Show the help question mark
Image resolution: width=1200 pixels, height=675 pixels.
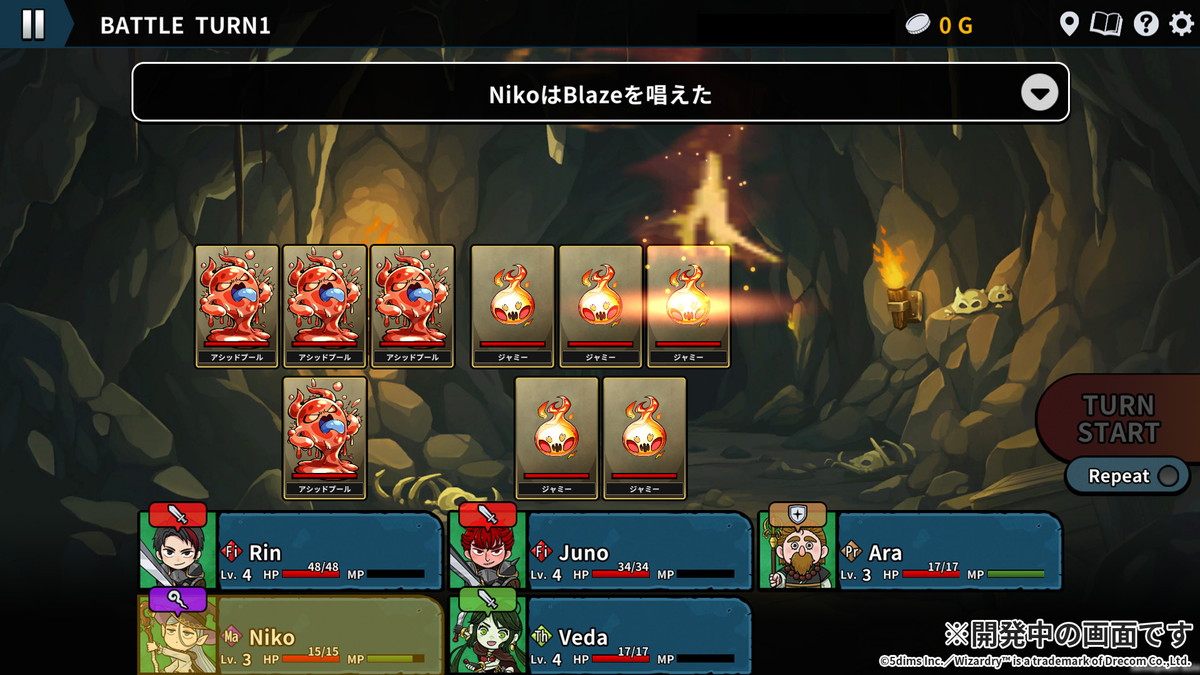tap(1145, 24)
